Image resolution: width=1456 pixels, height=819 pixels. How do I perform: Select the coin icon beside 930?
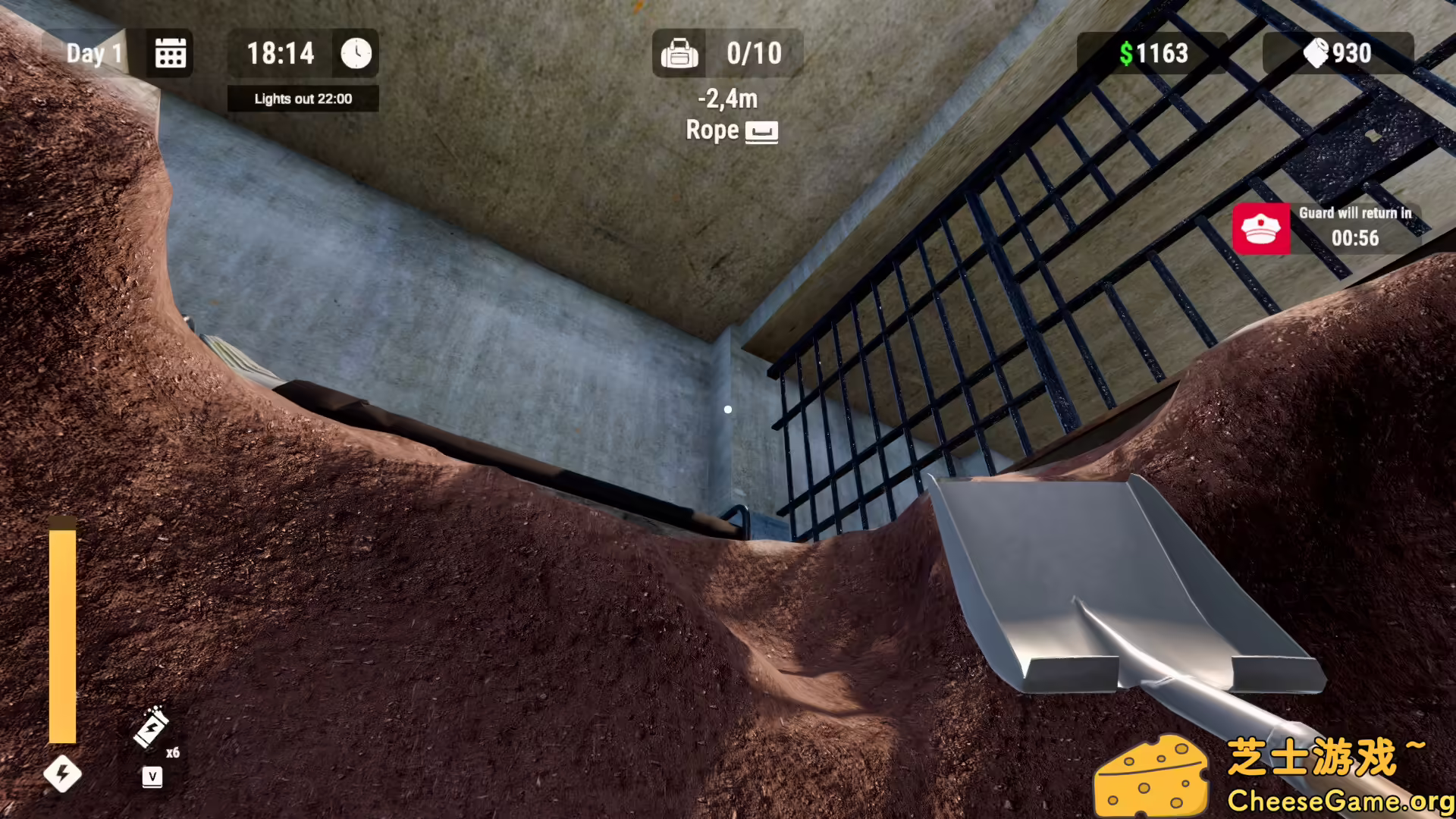pos(1318,52)
